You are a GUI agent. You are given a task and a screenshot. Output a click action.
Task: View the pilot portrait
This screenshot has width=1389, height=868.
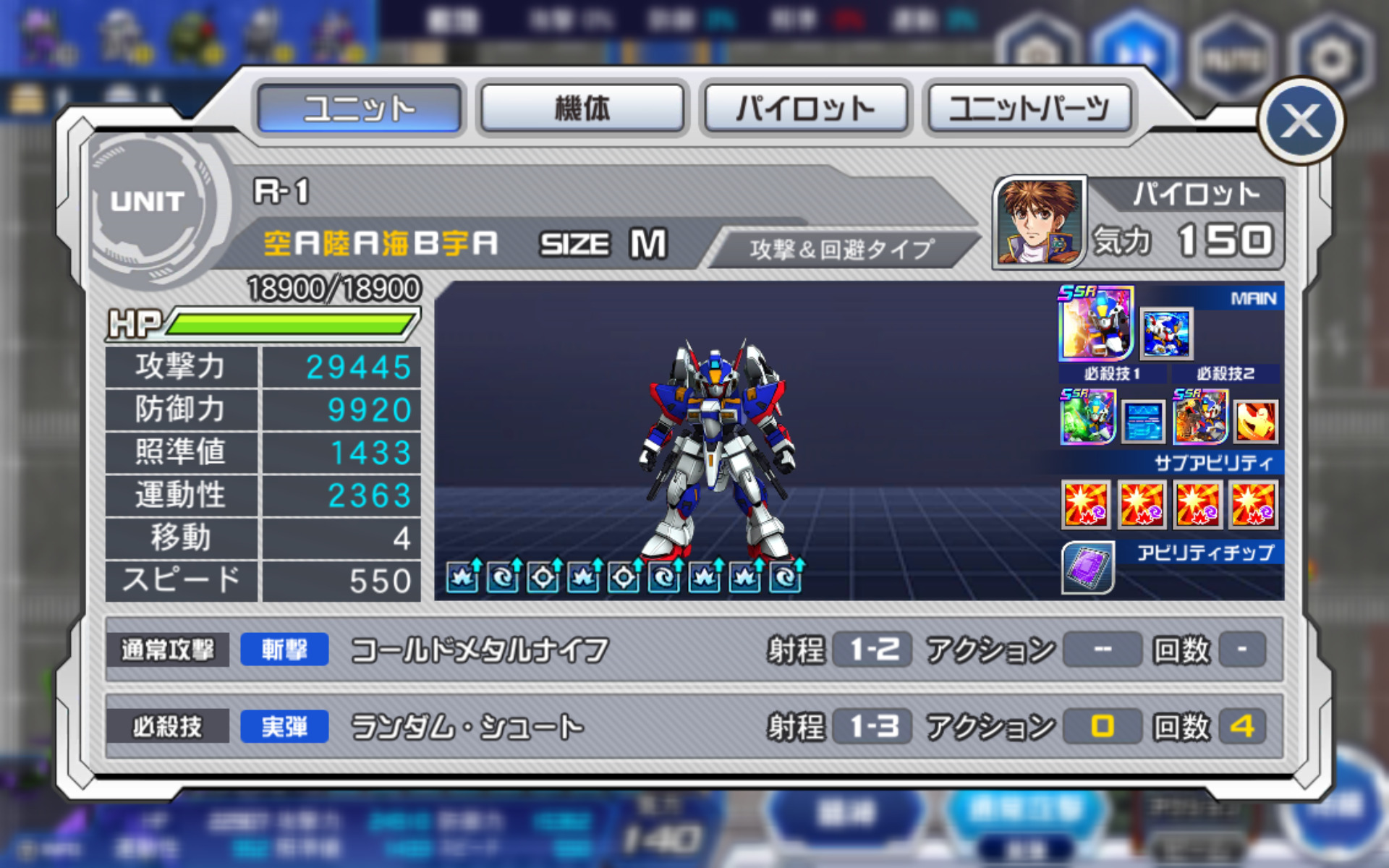point(1039,222)
